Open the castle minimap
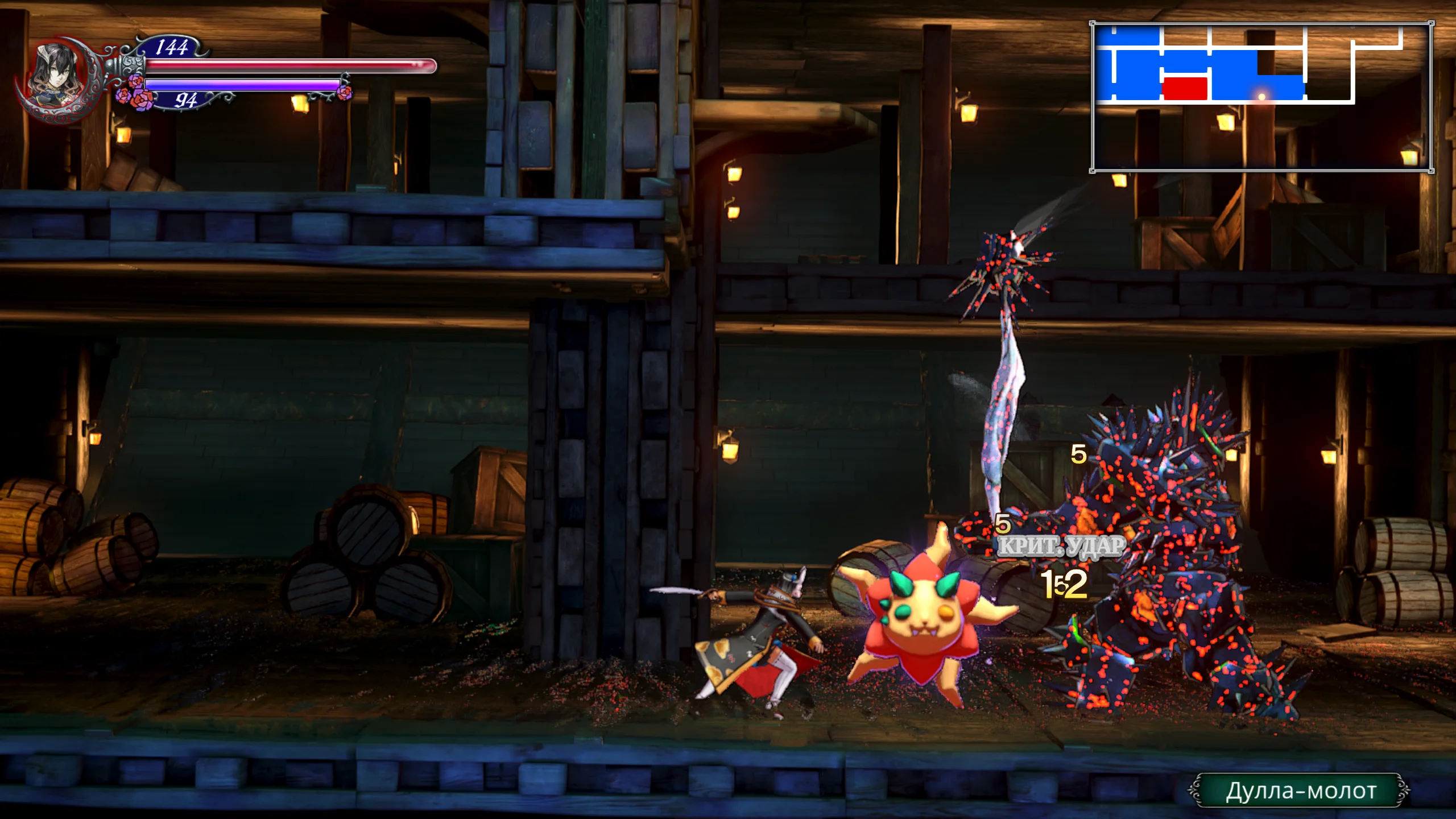Screen dimensions: 1456x819 pos(1261,97)
